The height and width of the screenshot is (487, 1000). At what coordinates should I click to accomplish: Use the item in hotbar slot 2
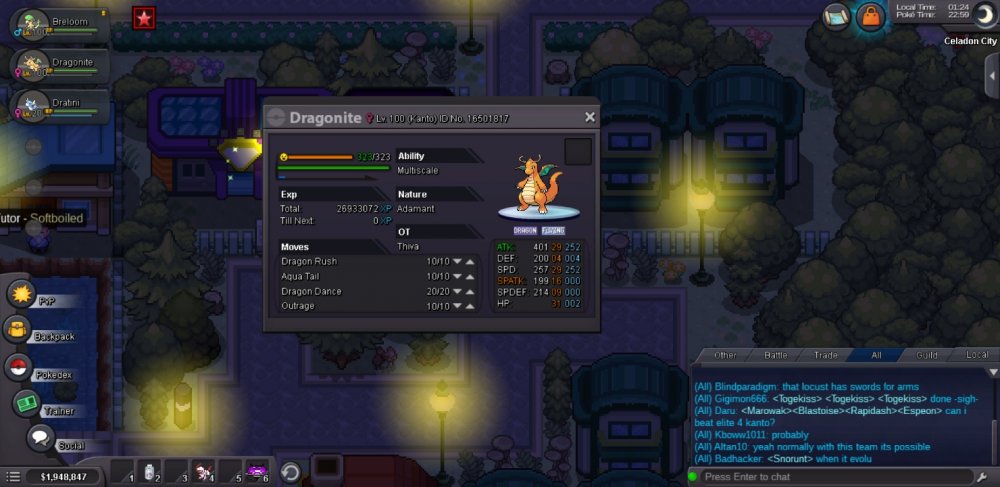[149, 473]
